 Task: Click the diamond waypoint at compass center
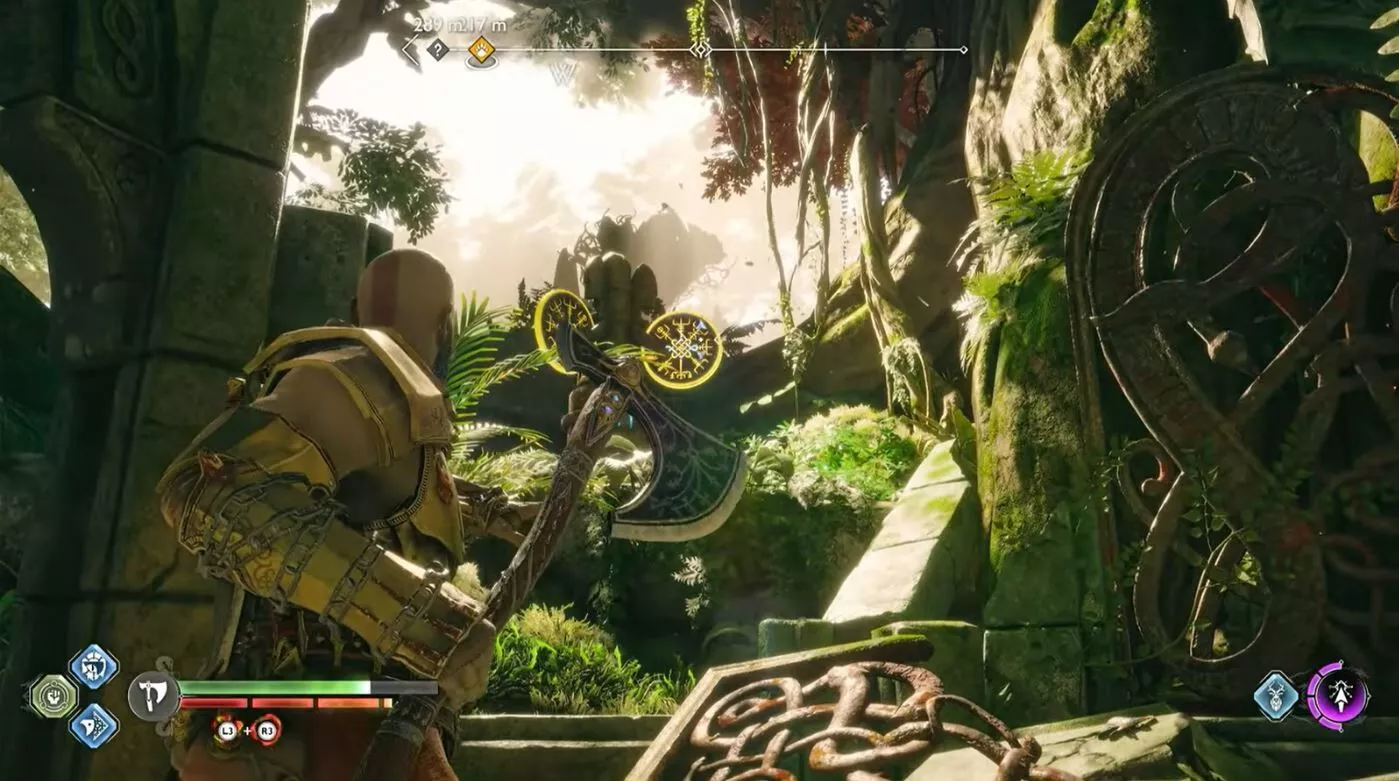(x=701, y=47)
